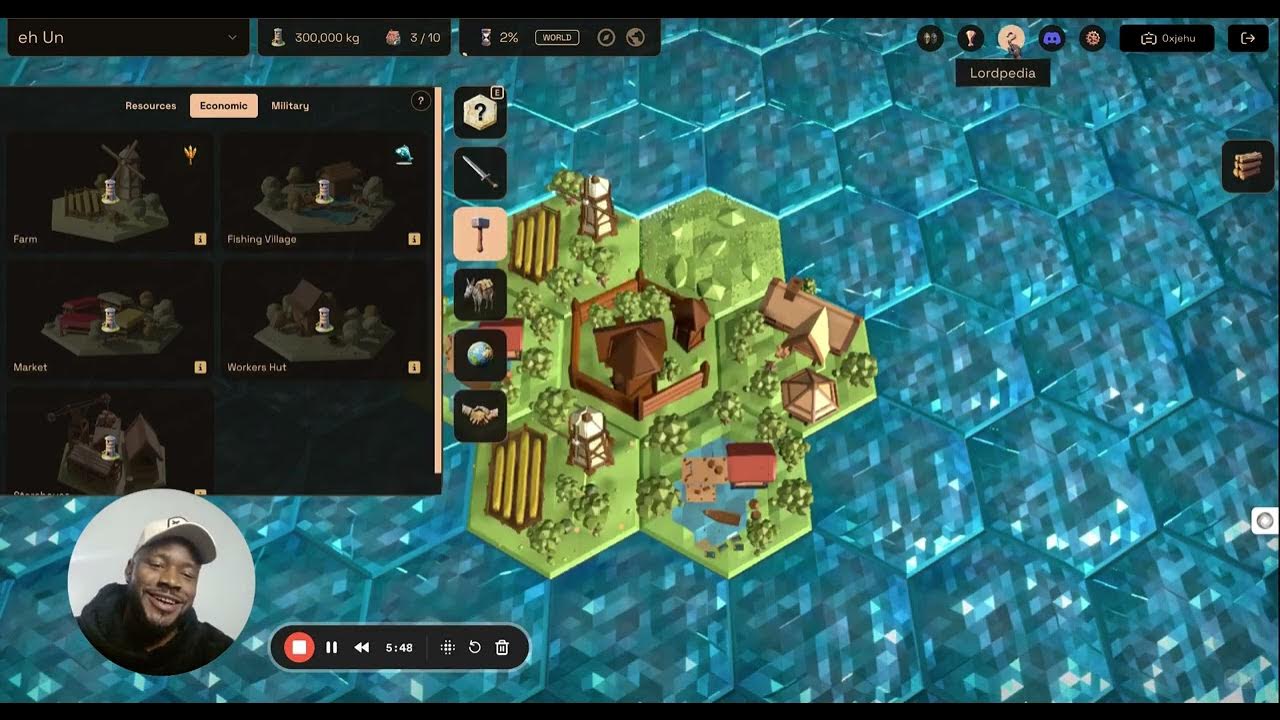Switch to the Military tab
The width and height of the screenshot is (1280, 720).
289,105
